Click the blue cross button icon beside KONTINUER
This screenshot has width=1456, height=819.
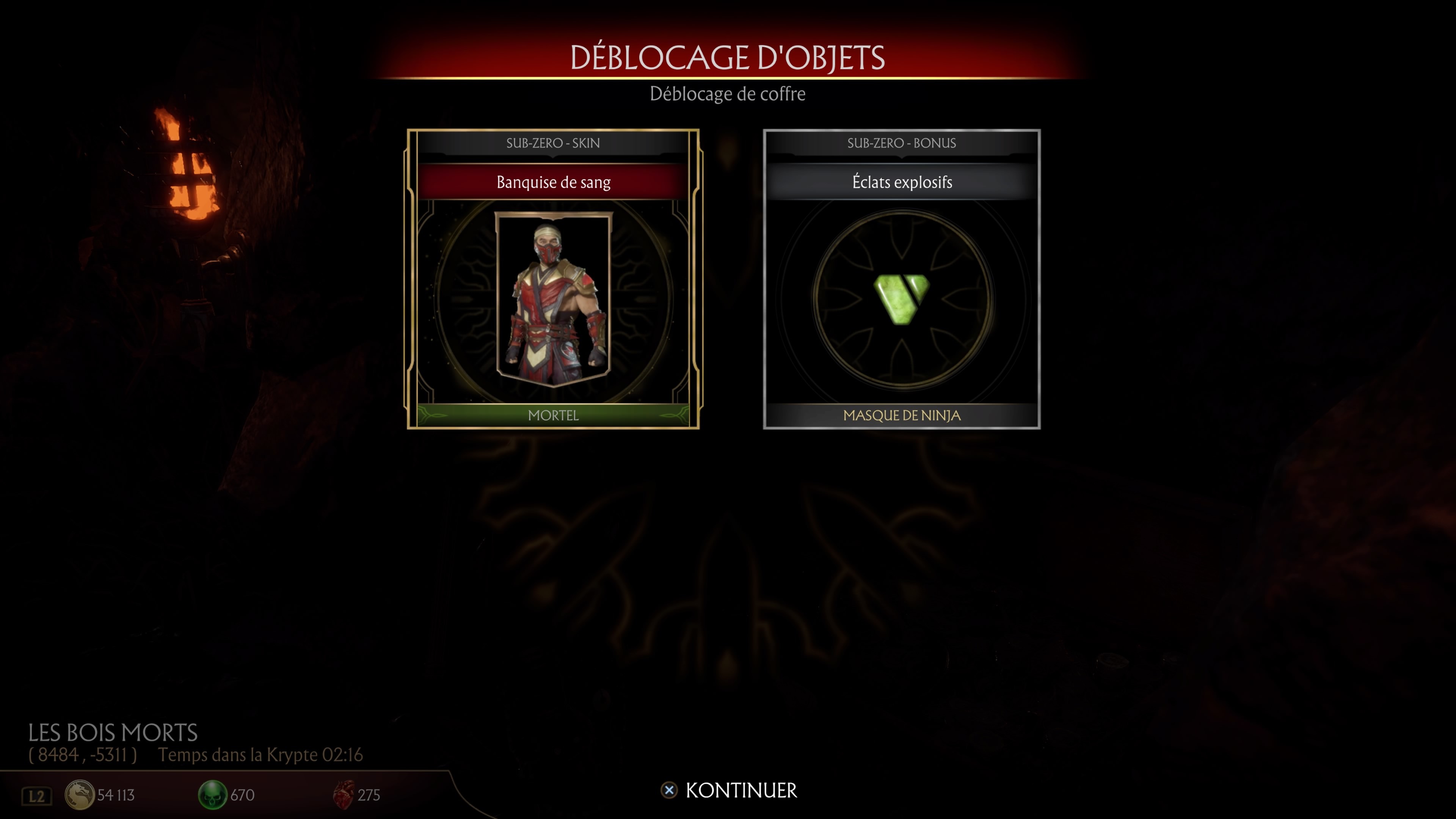670,791
